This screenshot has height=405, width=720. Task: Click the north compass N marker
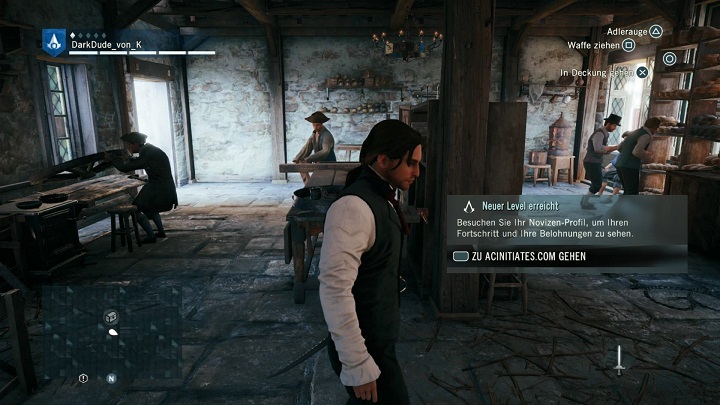pos(111,378)
